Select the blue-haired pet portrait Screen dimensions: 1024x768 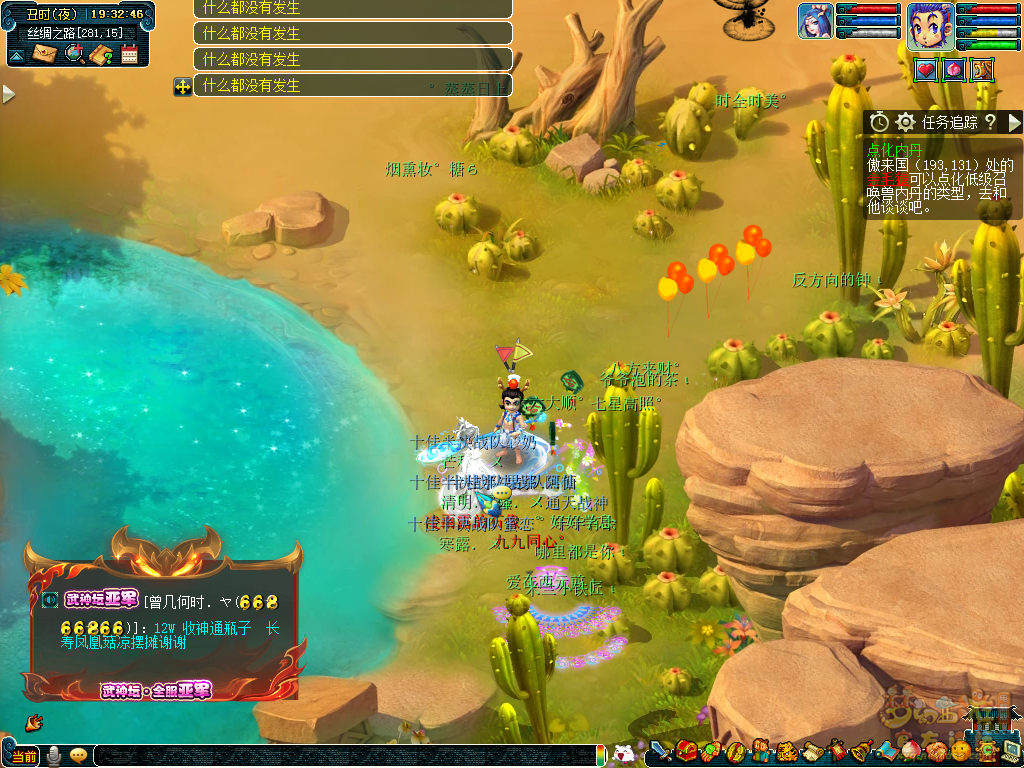[815, 21]
